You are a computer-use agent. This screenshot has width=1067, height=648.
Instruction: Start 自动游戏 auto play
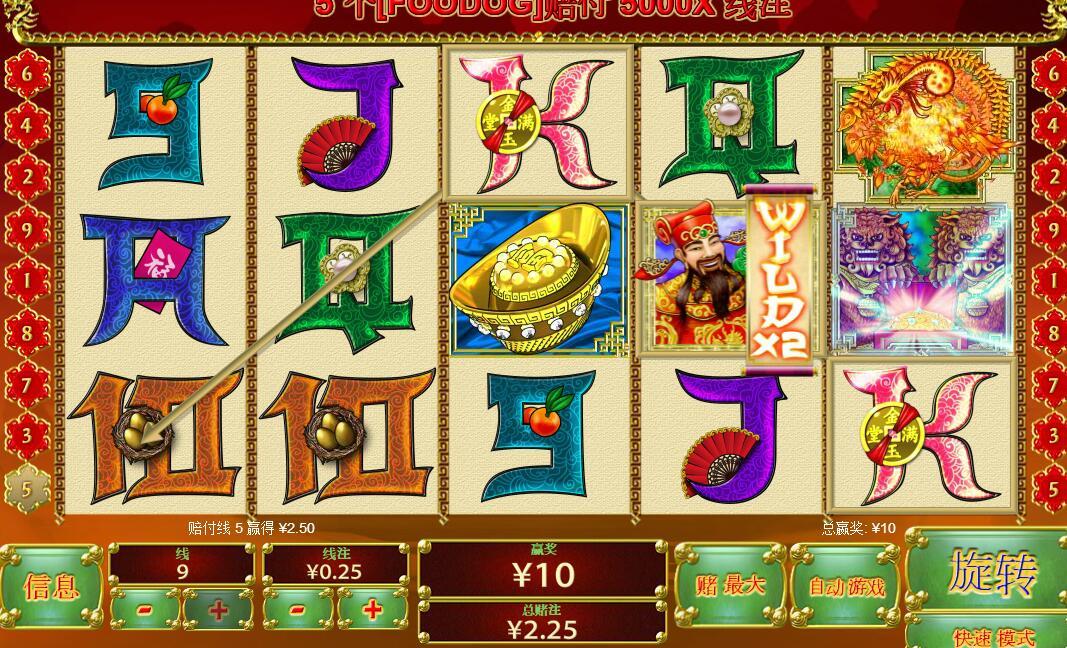(846, 585)
